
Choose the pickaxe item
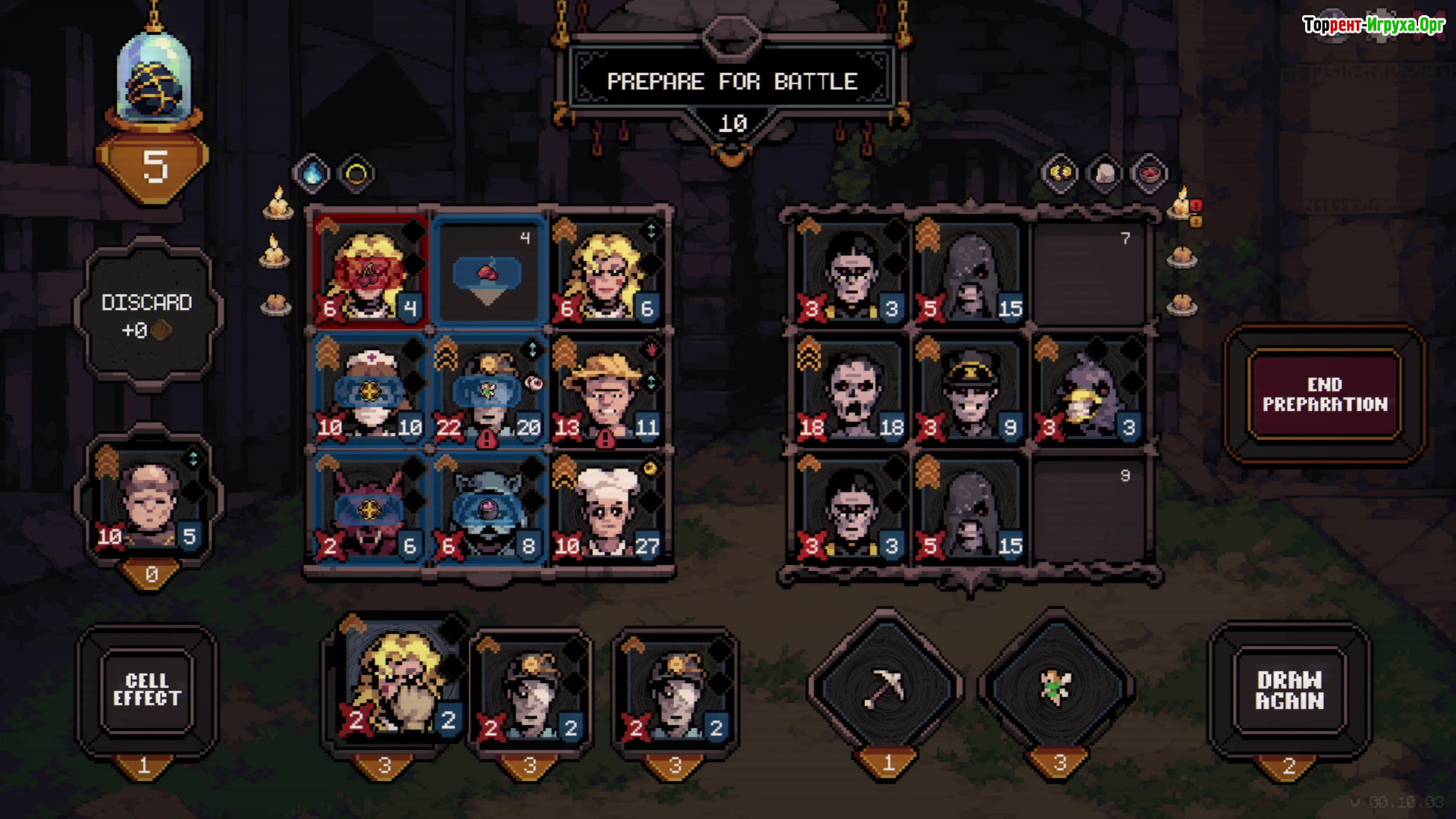pyautogui.click(x=885, y=689)
